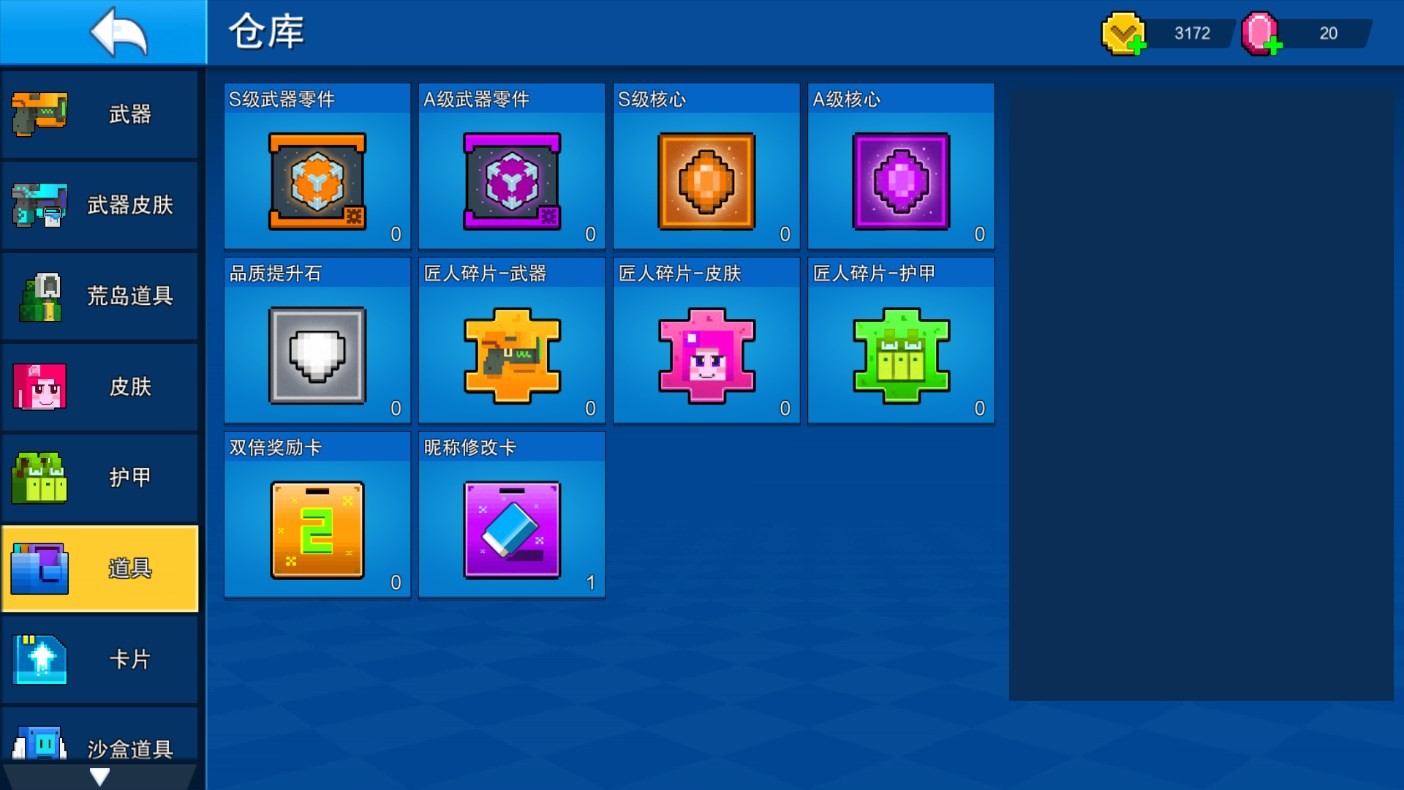1404x790 pixels.
Task: Click the coin balance showing 3172
Action: (1191, 33)
